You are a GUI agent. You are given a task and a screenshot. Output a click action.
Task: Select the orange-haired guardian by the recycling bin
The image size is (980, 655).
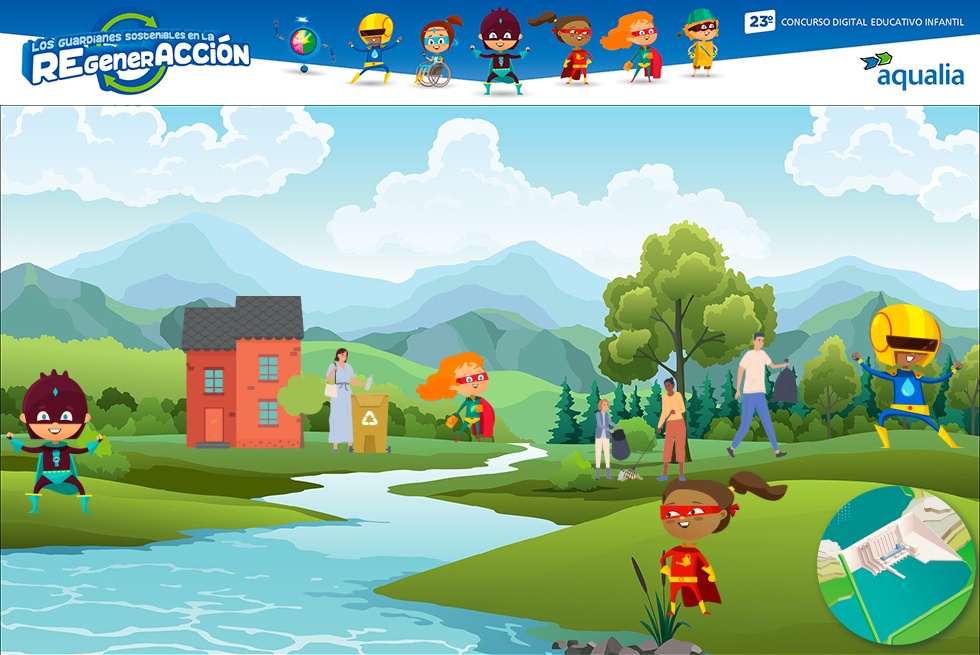[464, 395]
